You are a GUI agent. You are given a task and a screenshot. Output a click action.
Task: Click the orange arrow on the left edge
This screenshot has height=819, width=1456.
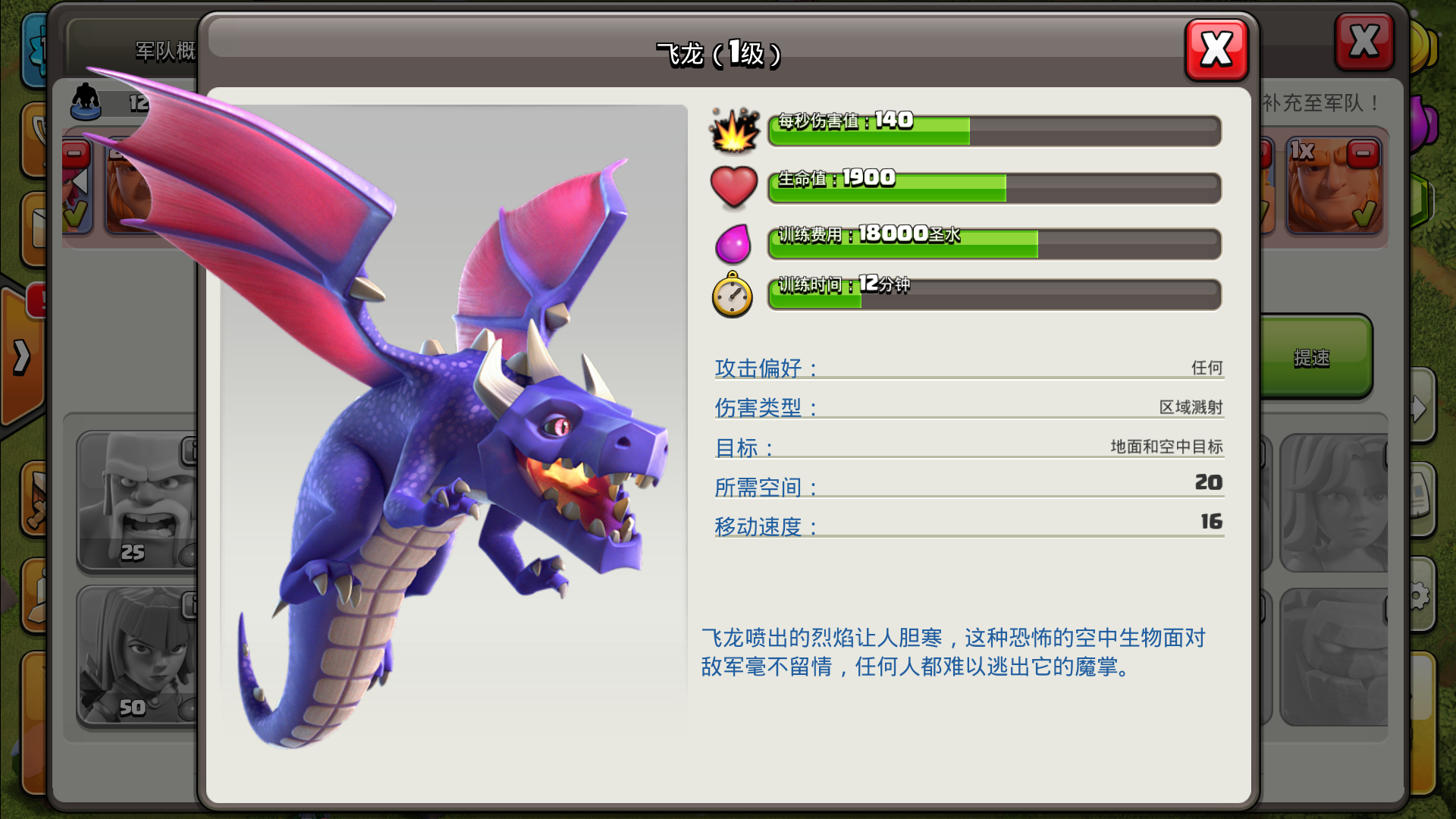click(x=22, y=356)
